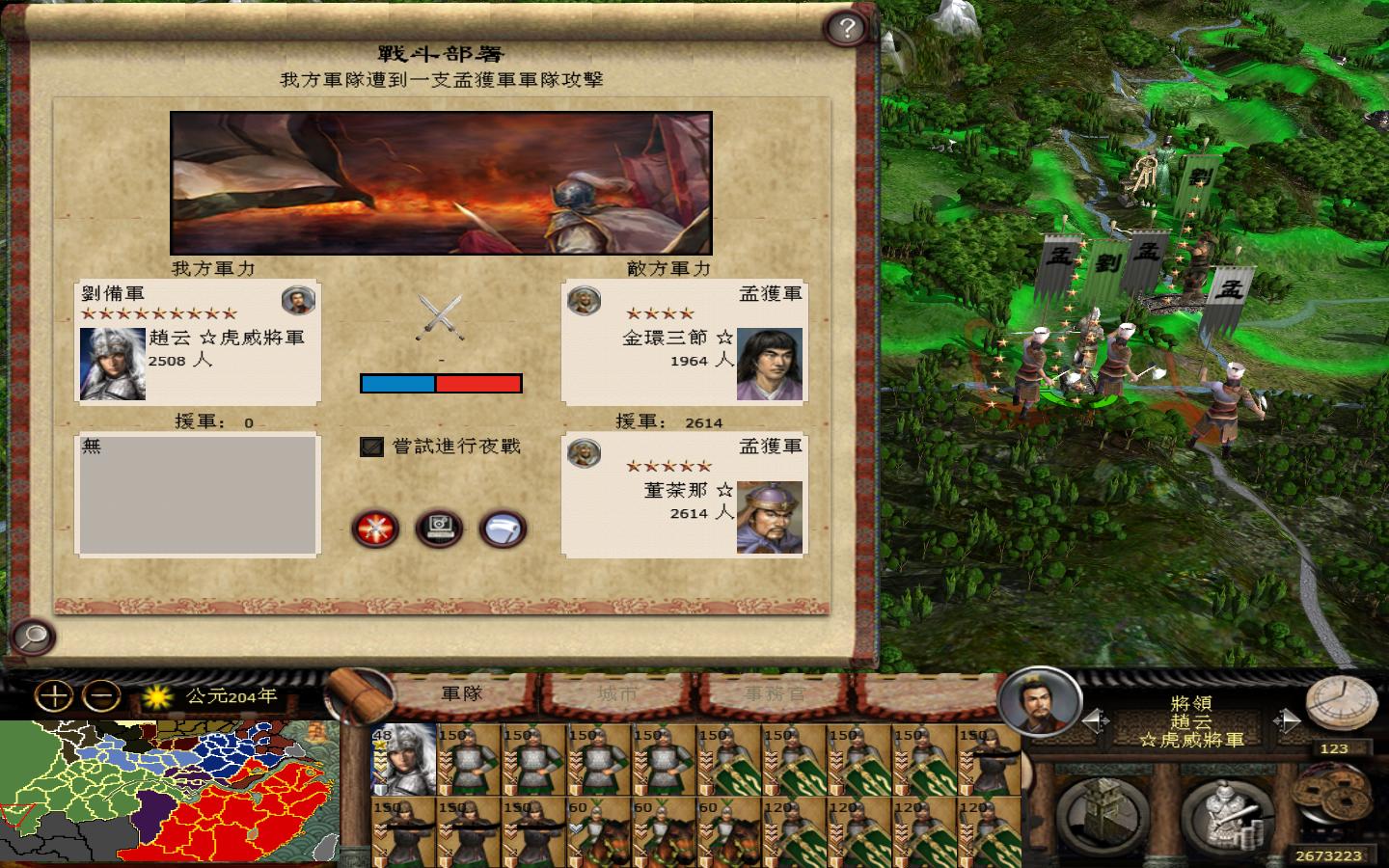Click the sun icon beside 公元204年

[x=157, y=696]
